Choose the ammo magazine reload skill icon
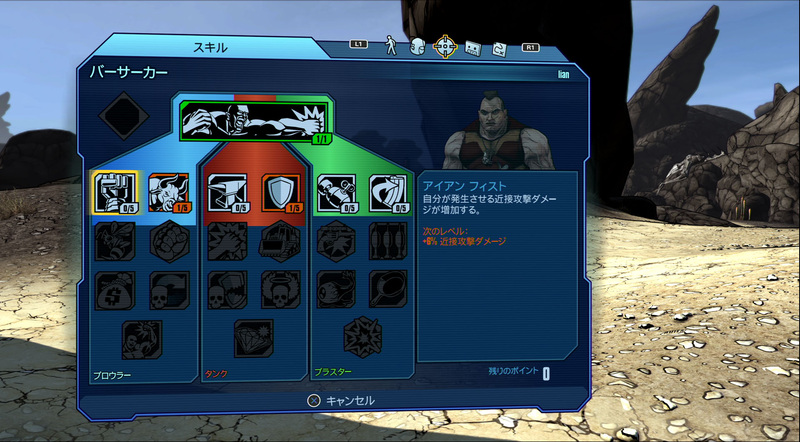 (387, 190)
